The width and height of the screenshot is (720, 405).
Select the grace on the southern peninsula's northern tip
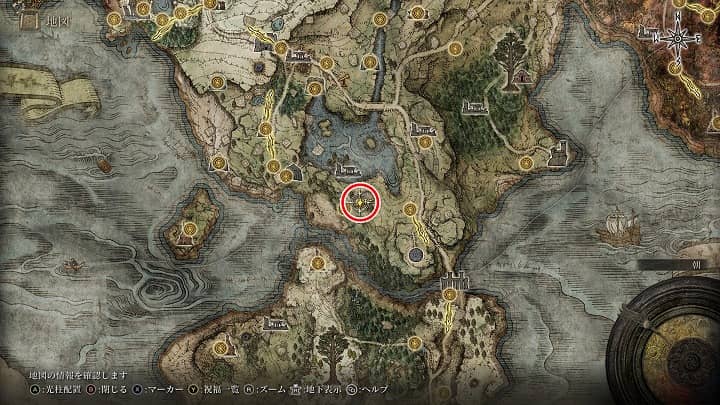click(317, 263)
